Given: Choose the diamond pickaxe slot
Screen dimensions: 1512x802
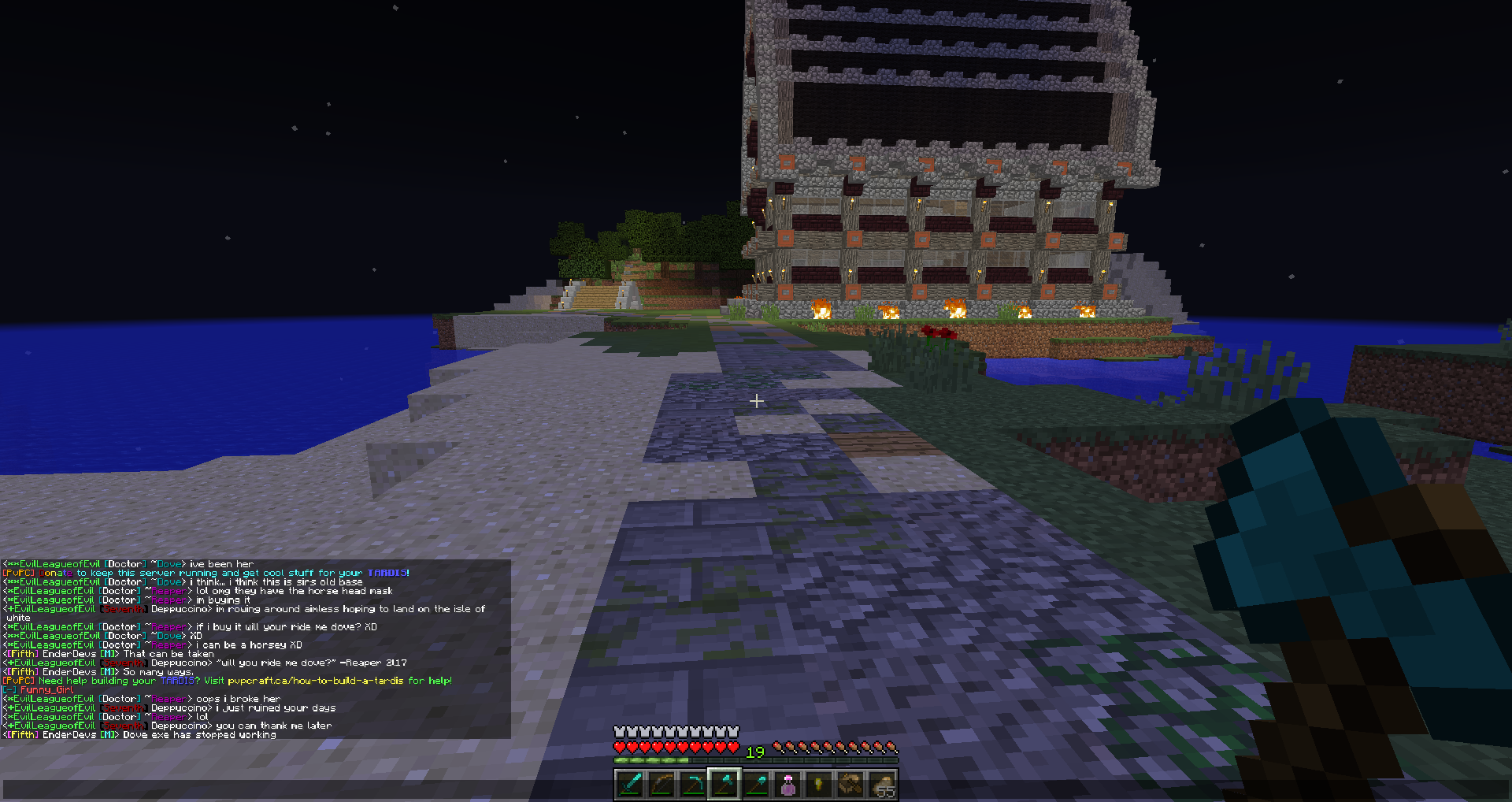Looking at the screenshot, I should 693,785.
